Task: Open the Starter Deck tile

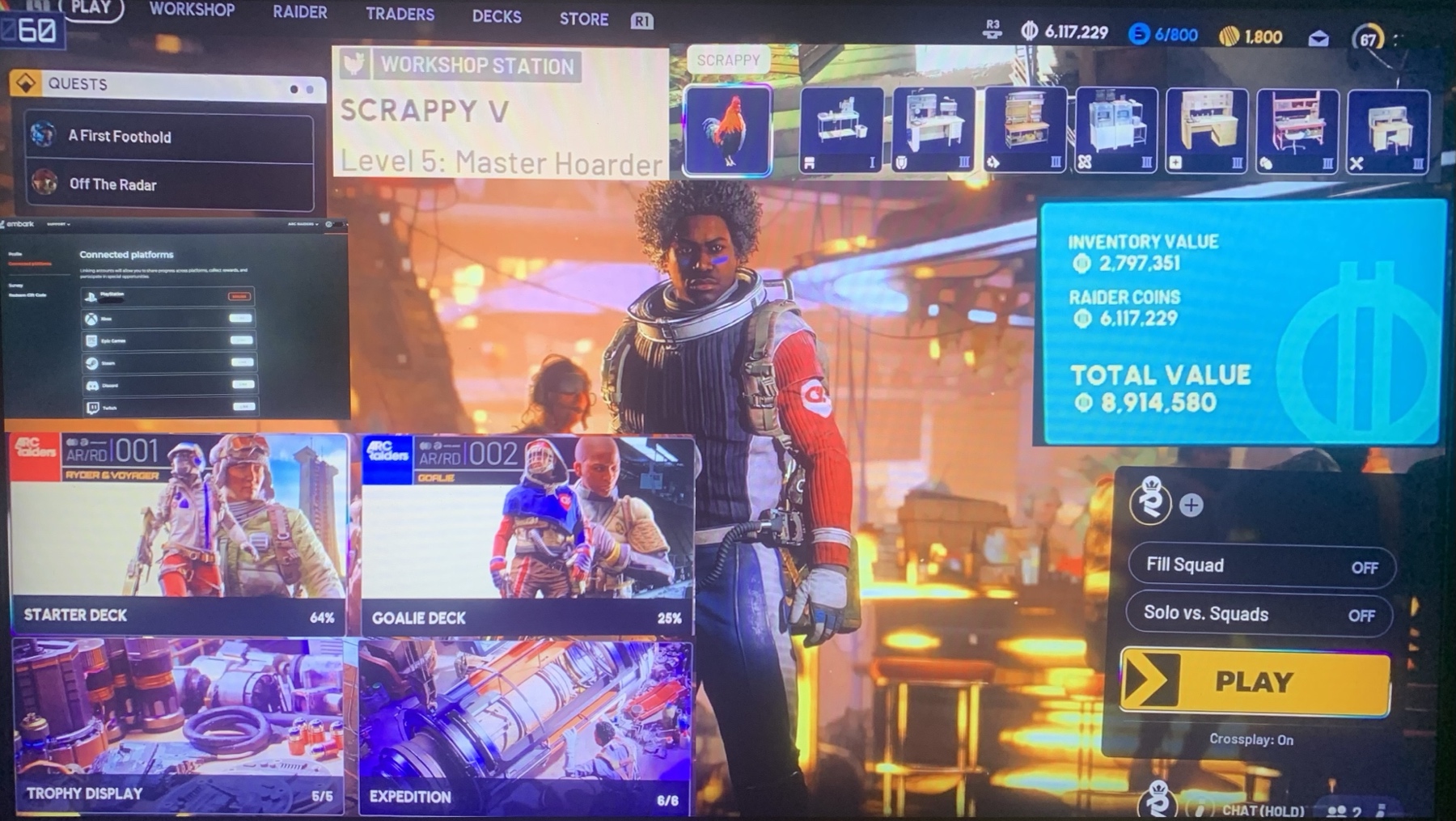Action: (179, 533)
